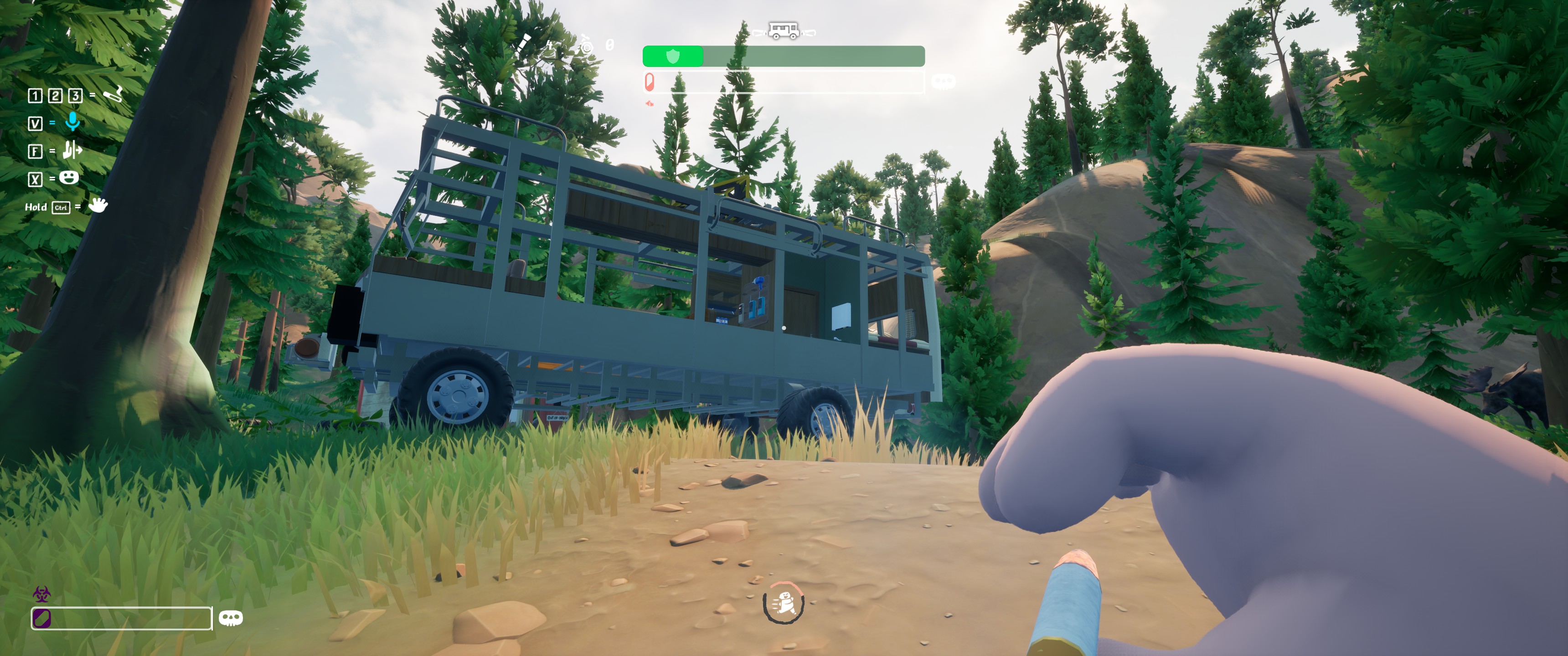The image size is (1568, 656).
Task: Select the RV vehicle icon
Action: pyautogui.click(x=784, y=31)
